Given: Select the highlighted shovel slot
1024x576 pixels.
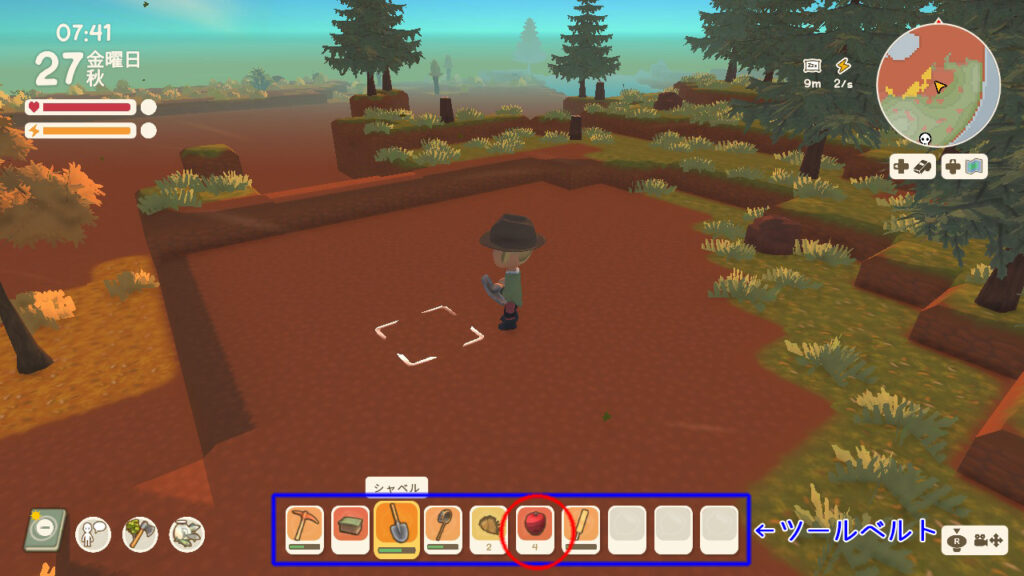Looking at the screenshot, I should [396, 527].
